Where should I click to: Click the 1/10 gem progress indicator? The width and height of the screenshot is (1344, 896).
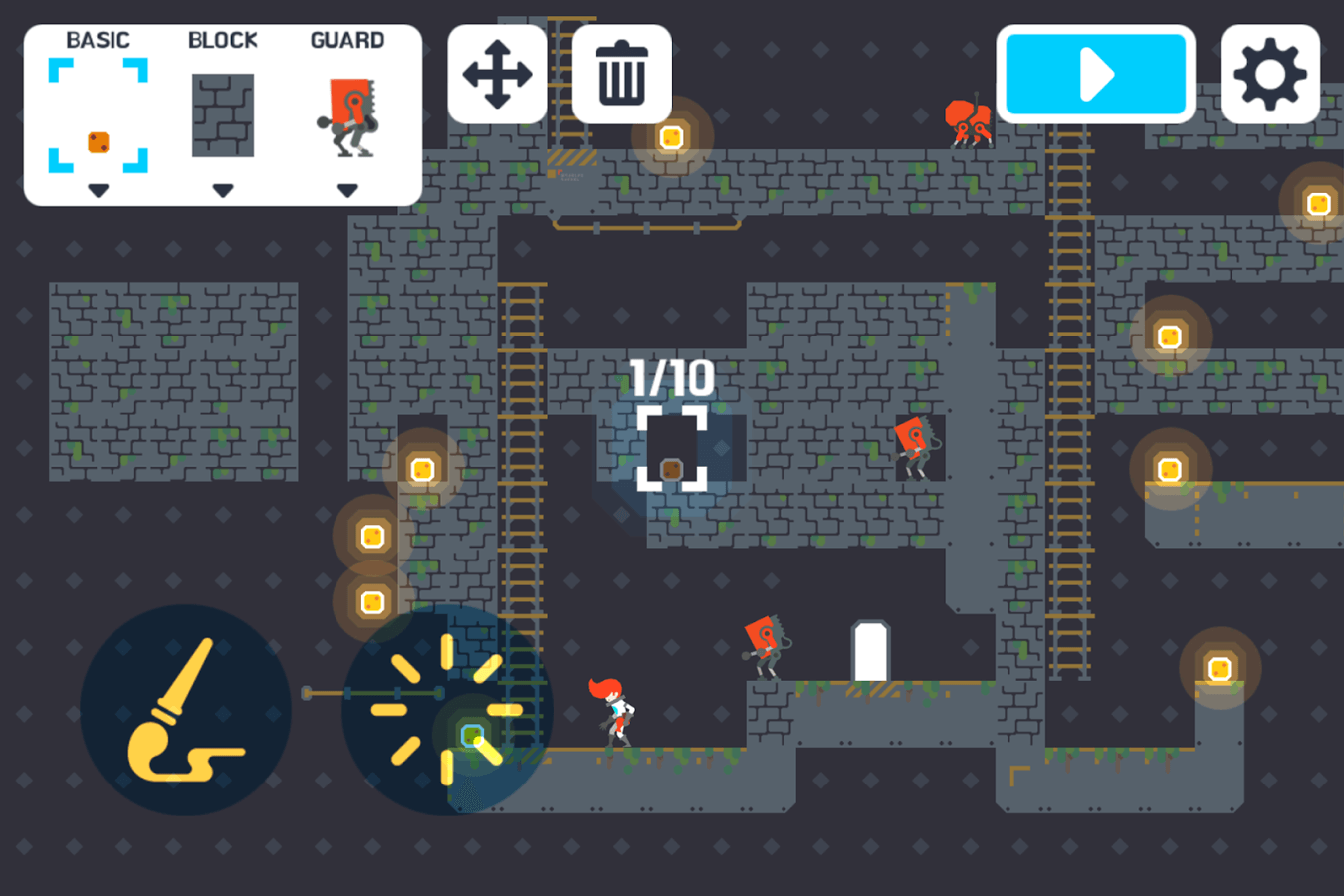(x=670, y=376)
